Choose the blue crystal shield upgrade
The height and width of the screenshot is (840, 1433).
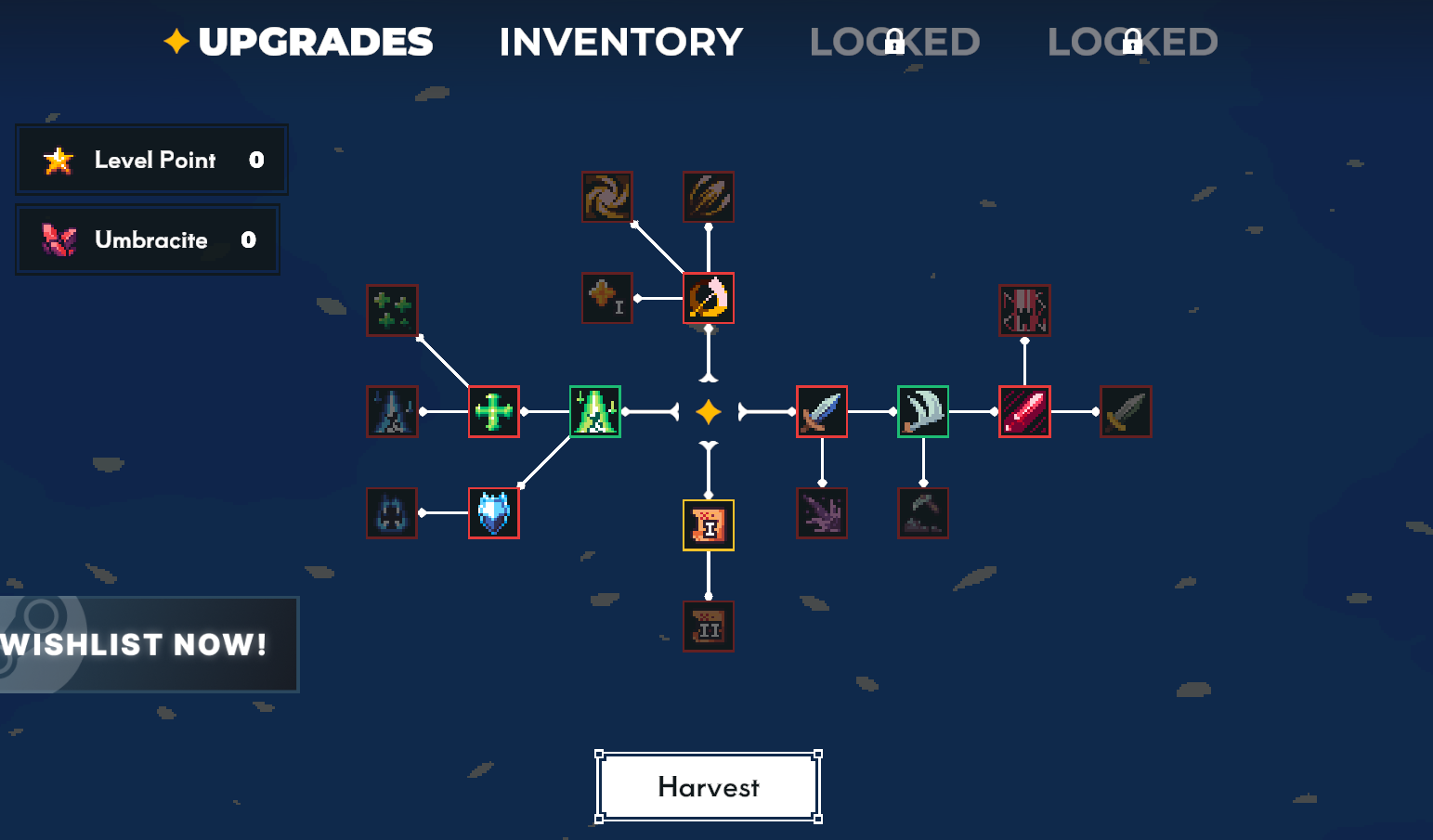(x=493, y=512)
